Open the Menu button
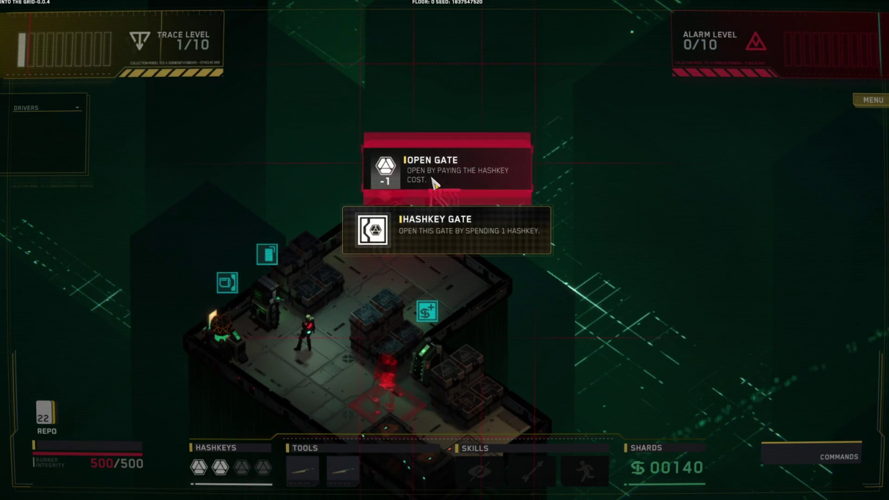 (x=871, y=100)
